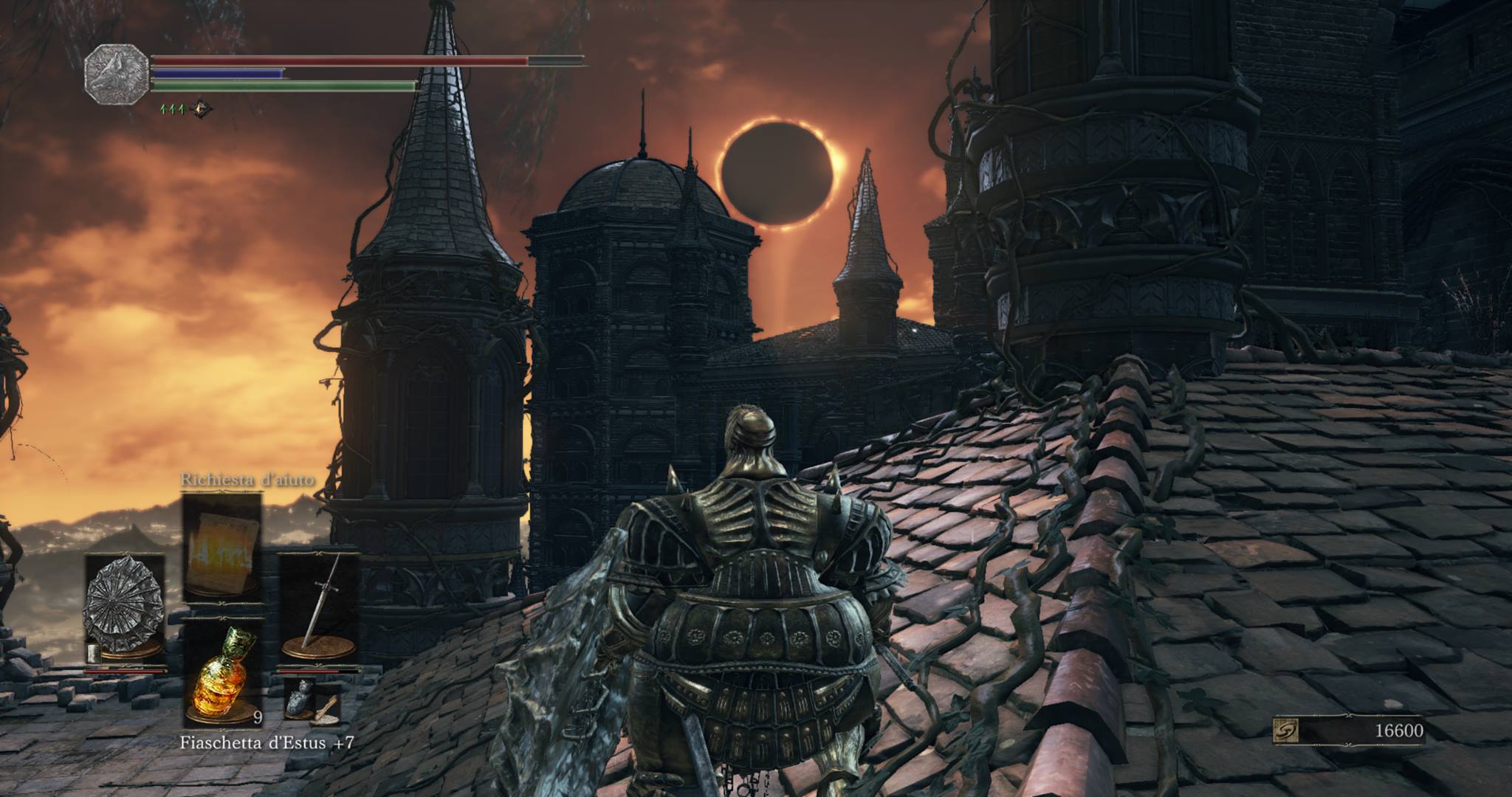This screenshot has height=797, width=1512.
Task: Click the equipped greatsword slot
Action: 318,605
